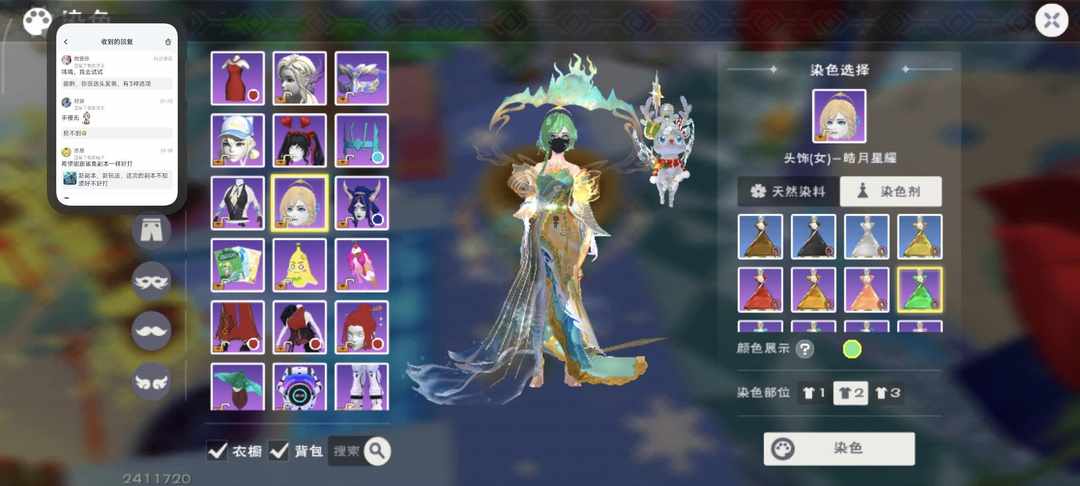
Task: Select the yellow banana costume slot
Action: click(x=299, y=265)
